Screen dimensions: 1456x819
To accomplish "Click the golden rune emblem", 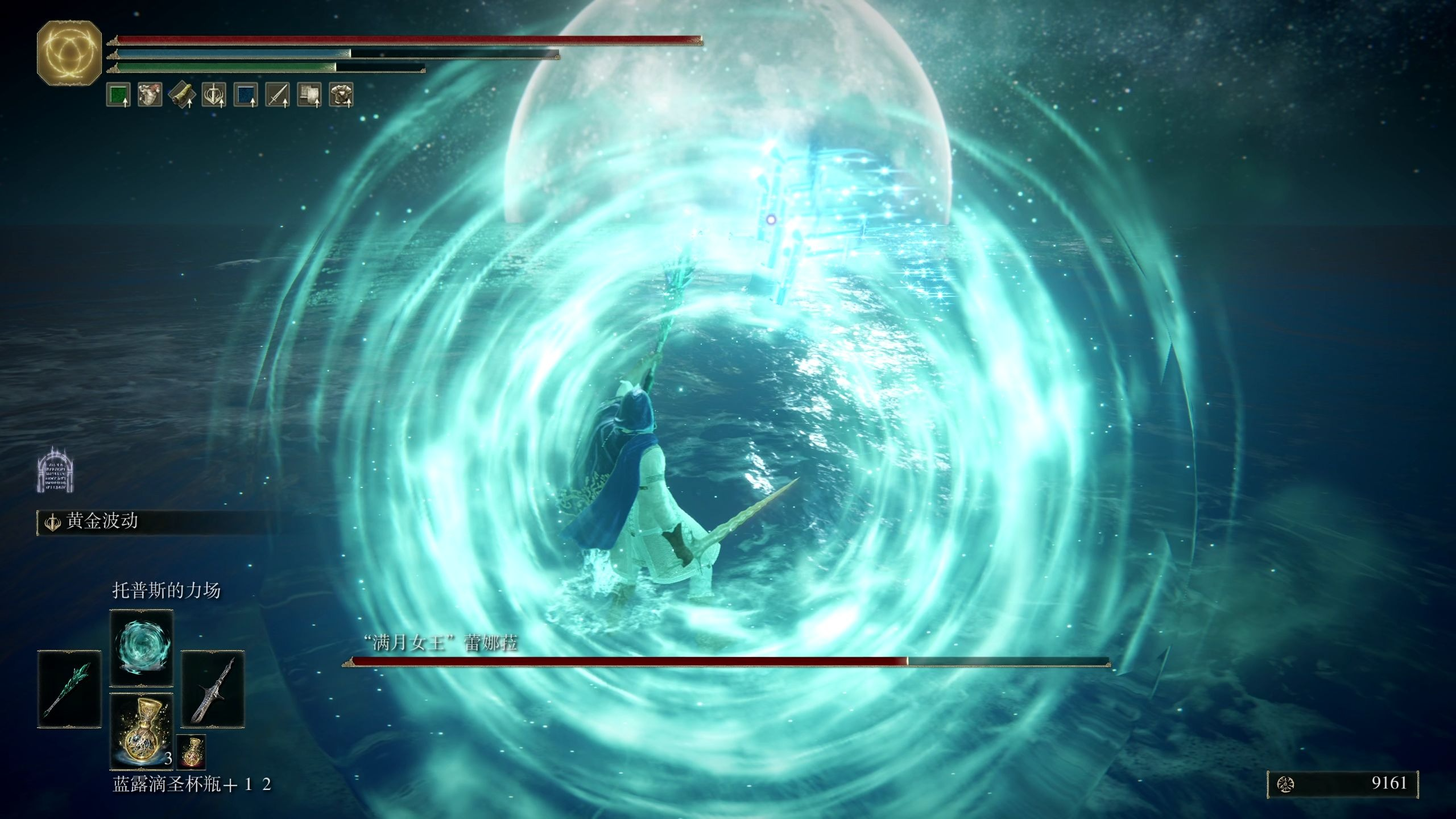I will point(69,53).
